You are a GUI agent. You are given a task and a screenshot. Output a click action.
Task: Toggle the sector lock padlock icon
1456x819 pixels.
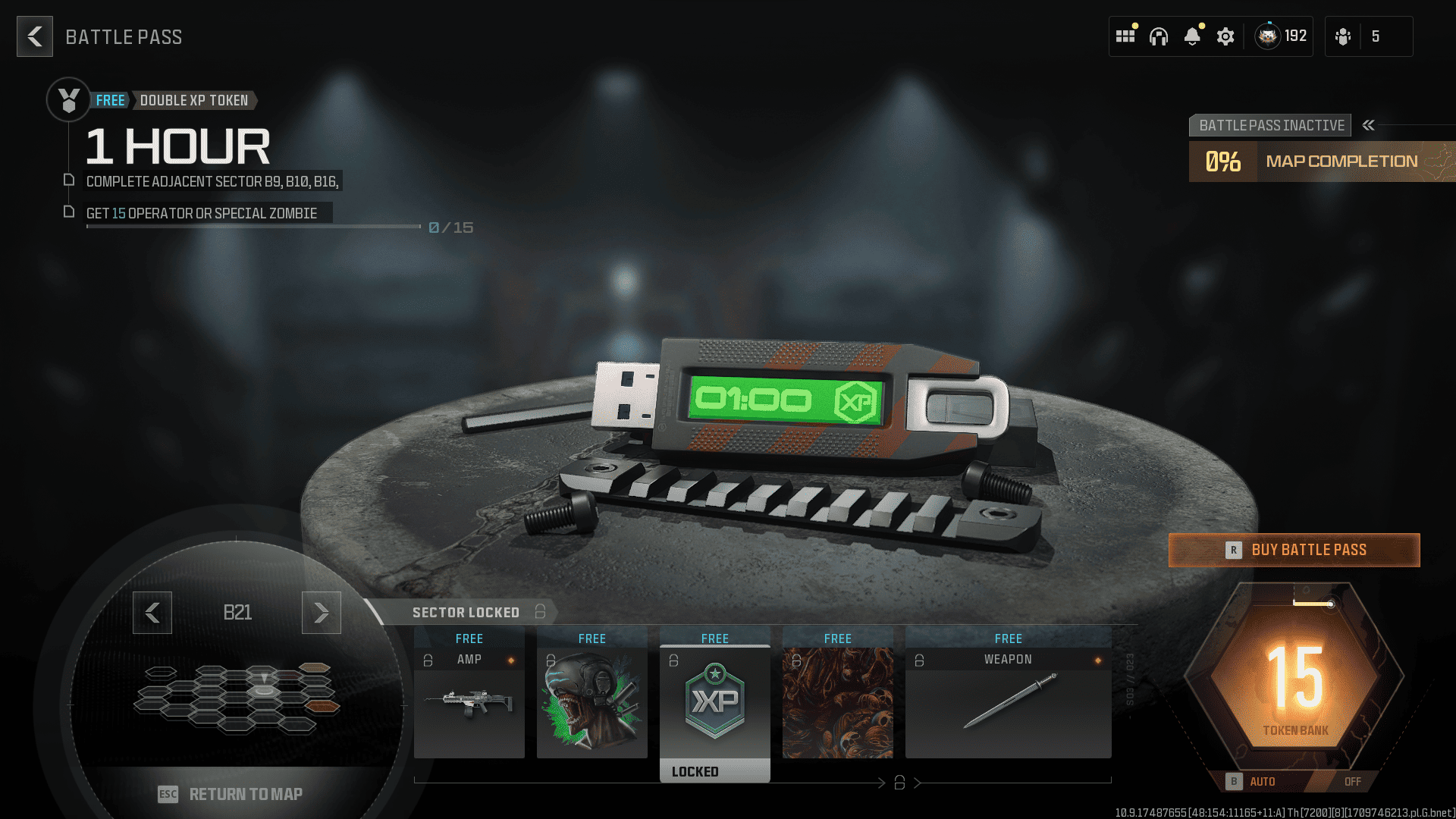539,612
